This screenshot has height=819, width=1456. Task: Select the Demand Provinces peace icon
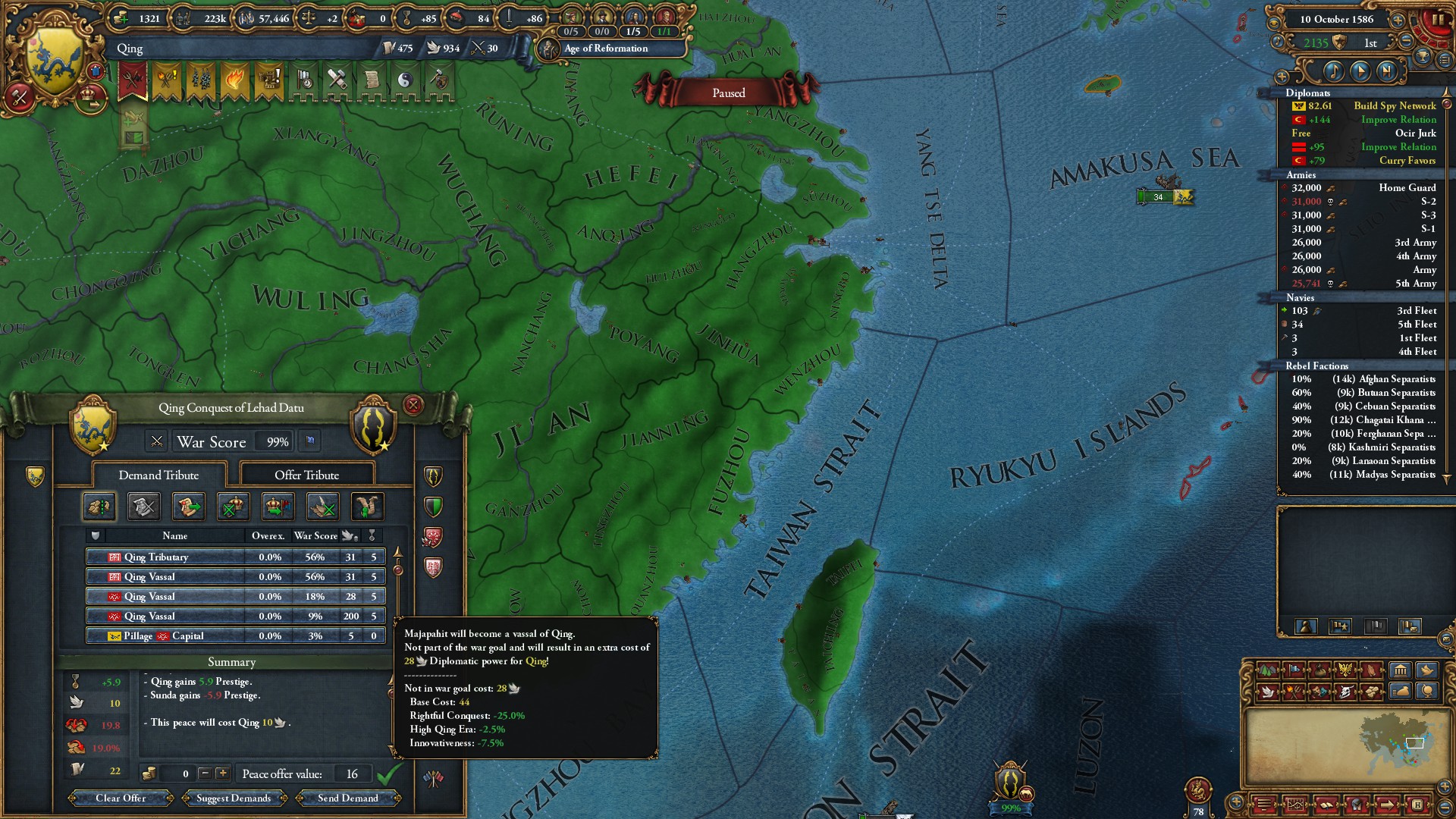(99, 506)
